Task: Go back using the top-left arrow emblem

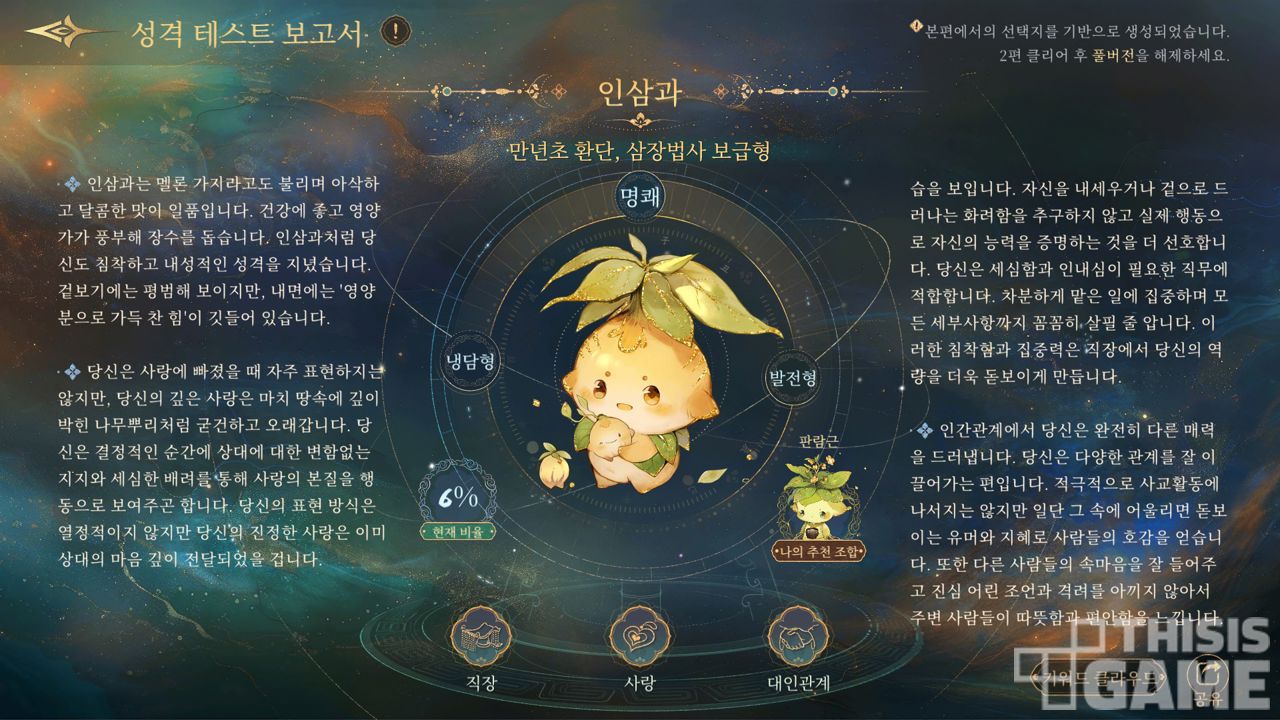Action: pos(62,32)
